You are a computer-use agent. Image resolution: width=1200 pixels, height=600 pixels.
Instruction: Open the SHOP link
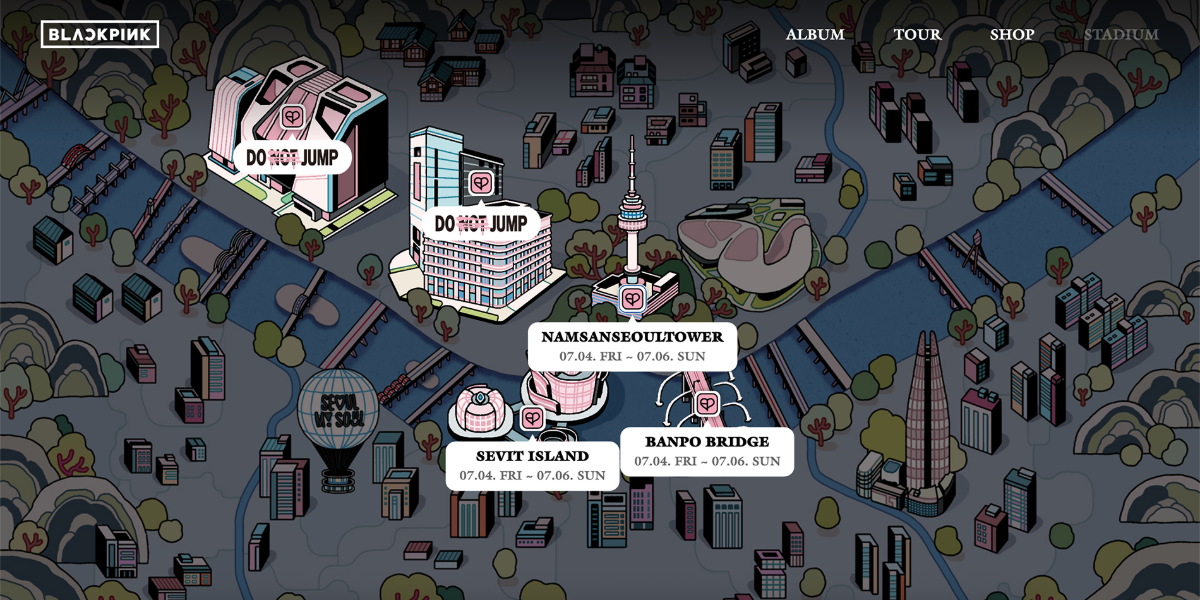pyautogui.click(x=1012, y=34)
